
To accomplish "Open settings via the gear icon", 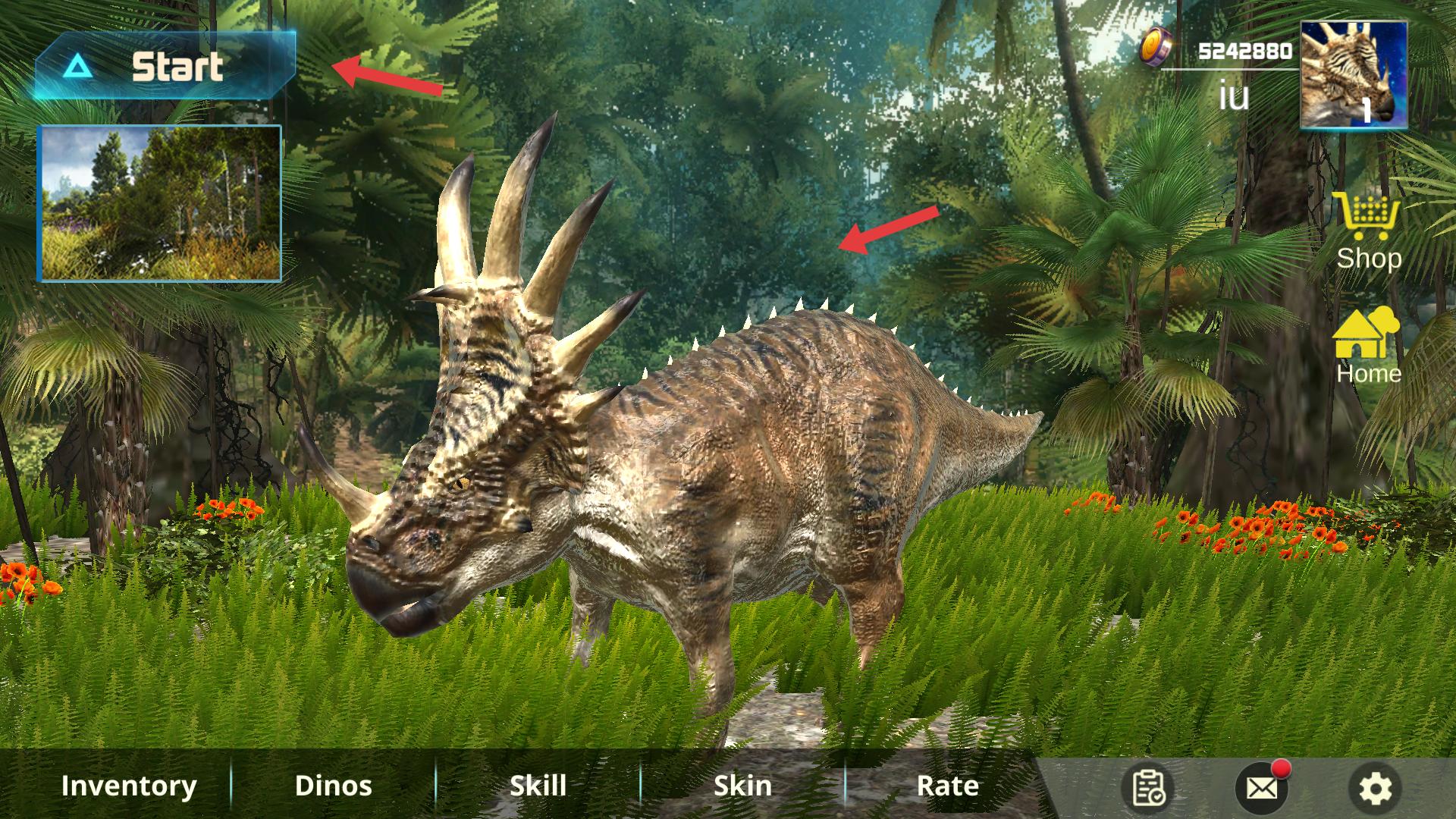I will coord(1375,789).
